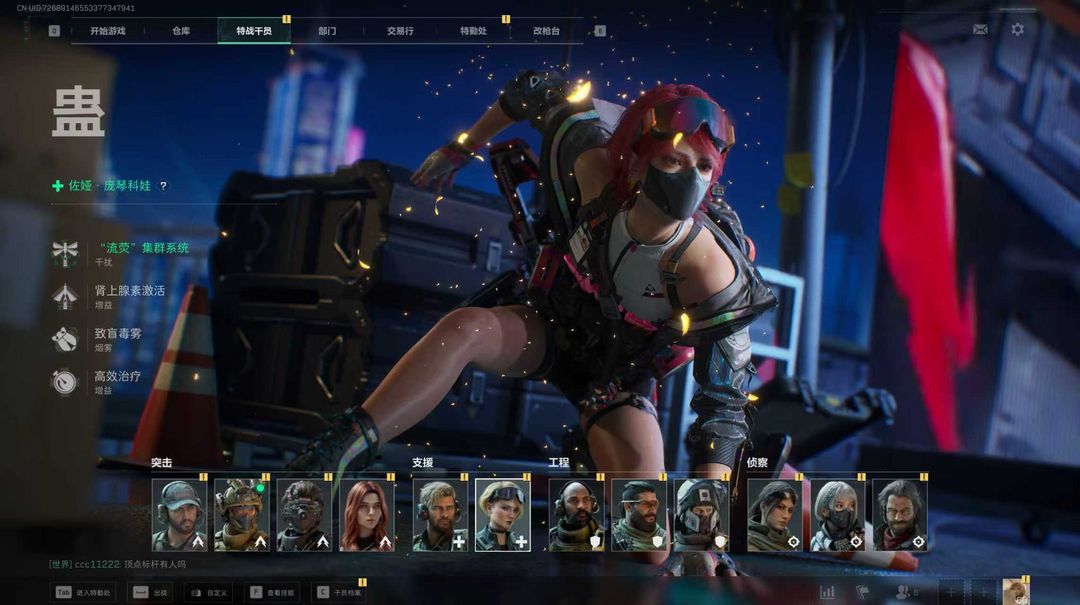
Task: Inspect the 高效治疗 skill
Action: pyautogui.click(x=117, y=377)
